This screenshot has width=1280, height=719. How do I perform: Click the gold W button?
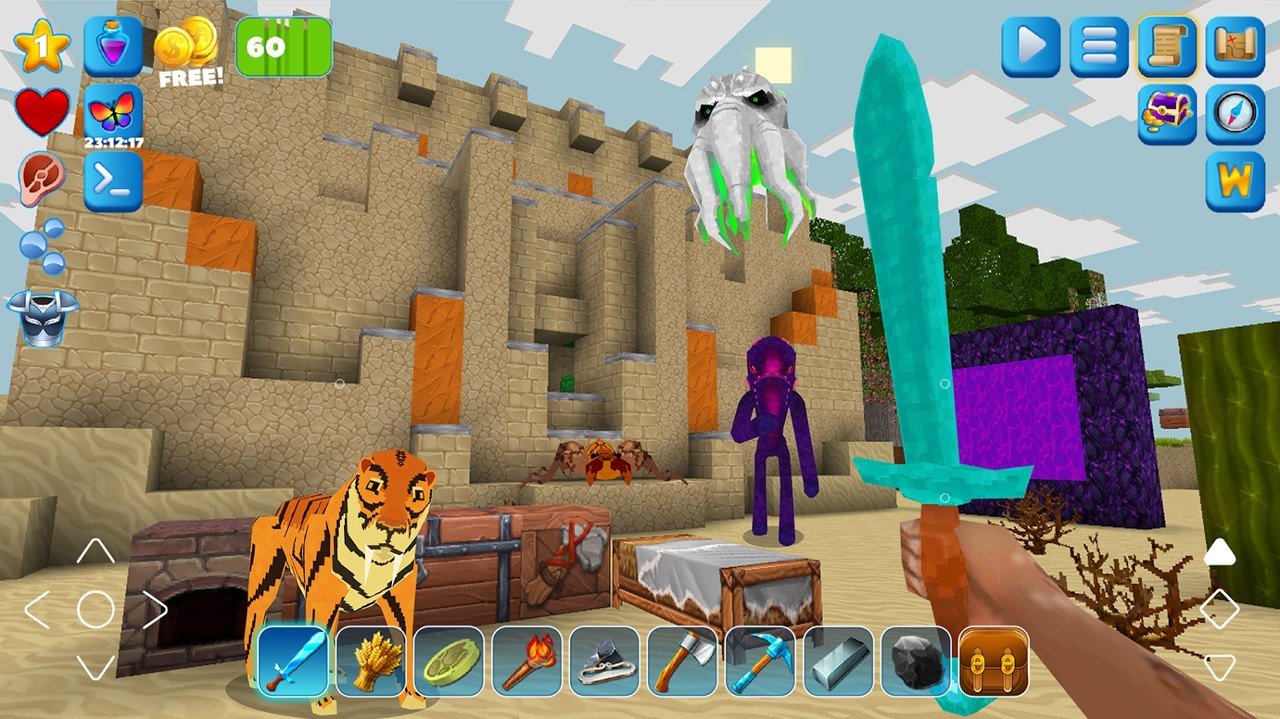pyautogui.click(x=1235, y=181)
